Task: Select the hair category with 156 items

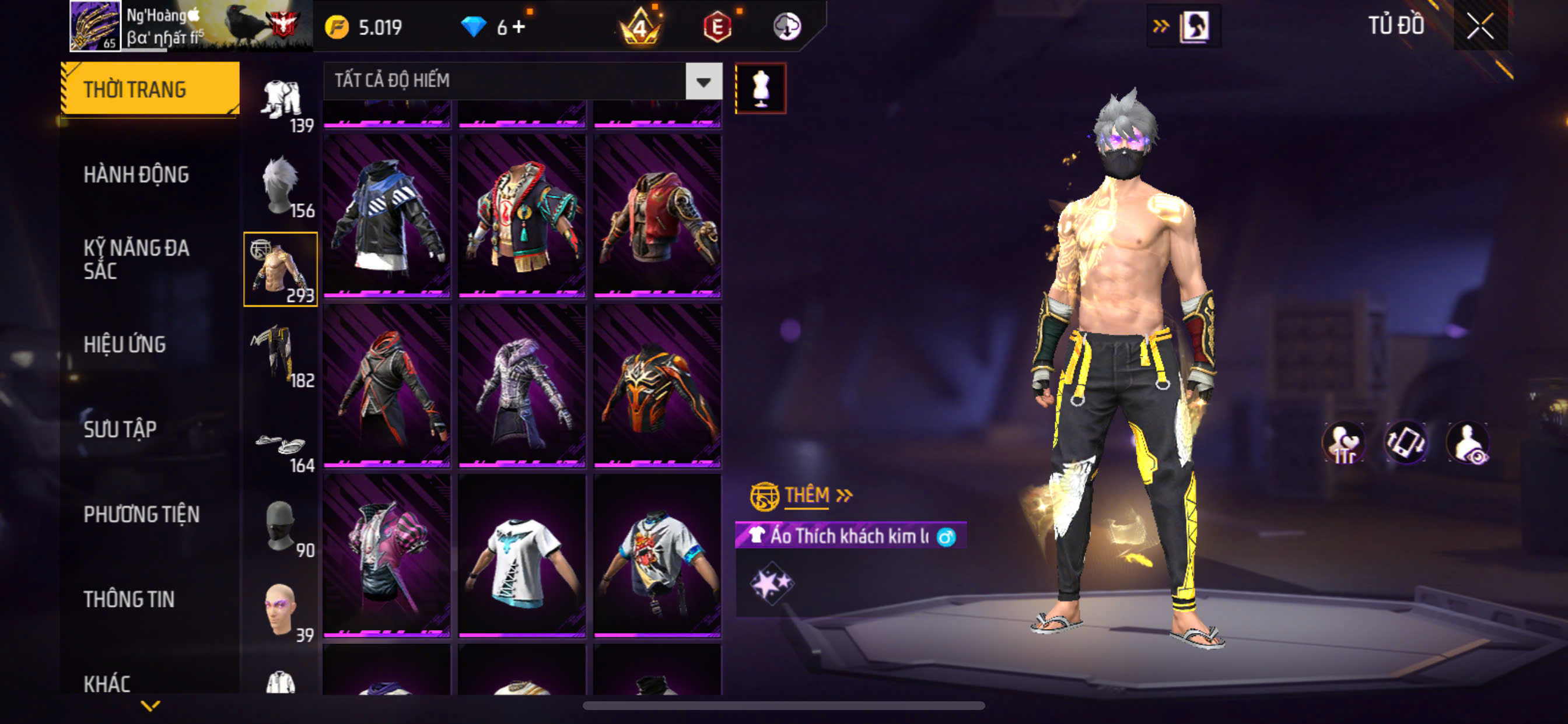Action: click(x=281, y=185)
